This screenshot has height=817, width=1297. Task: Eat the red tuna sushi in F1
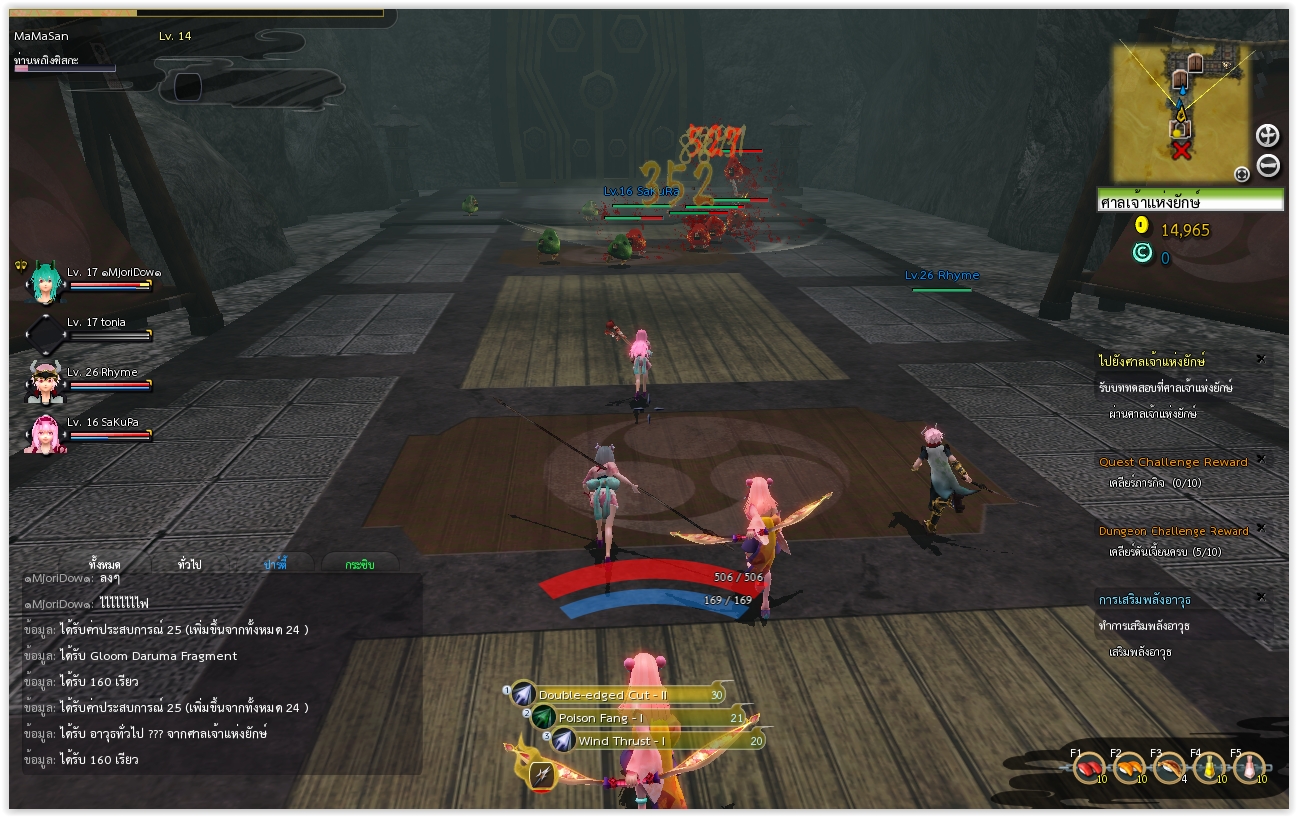pos(1087,768)
